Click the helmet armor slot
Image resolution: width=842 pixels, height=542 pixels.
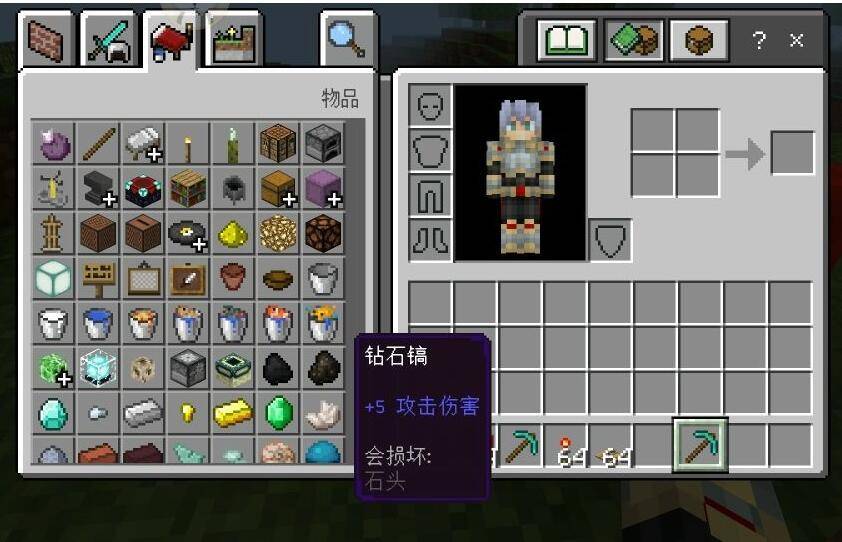430,106
